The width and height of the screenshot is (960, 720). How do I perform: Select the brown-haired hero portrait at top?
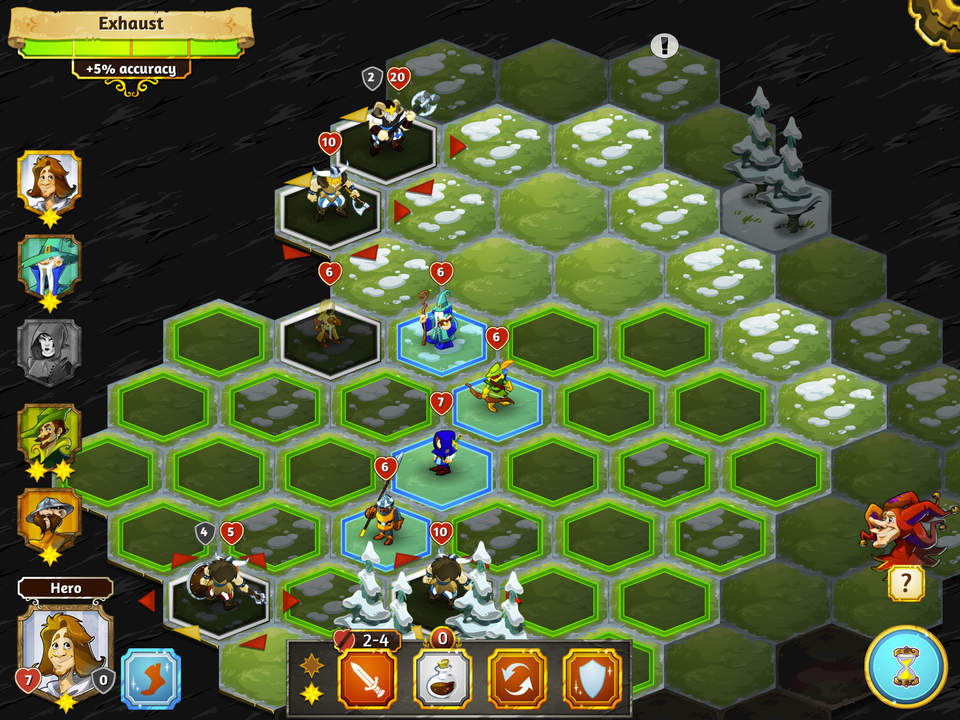48,181
